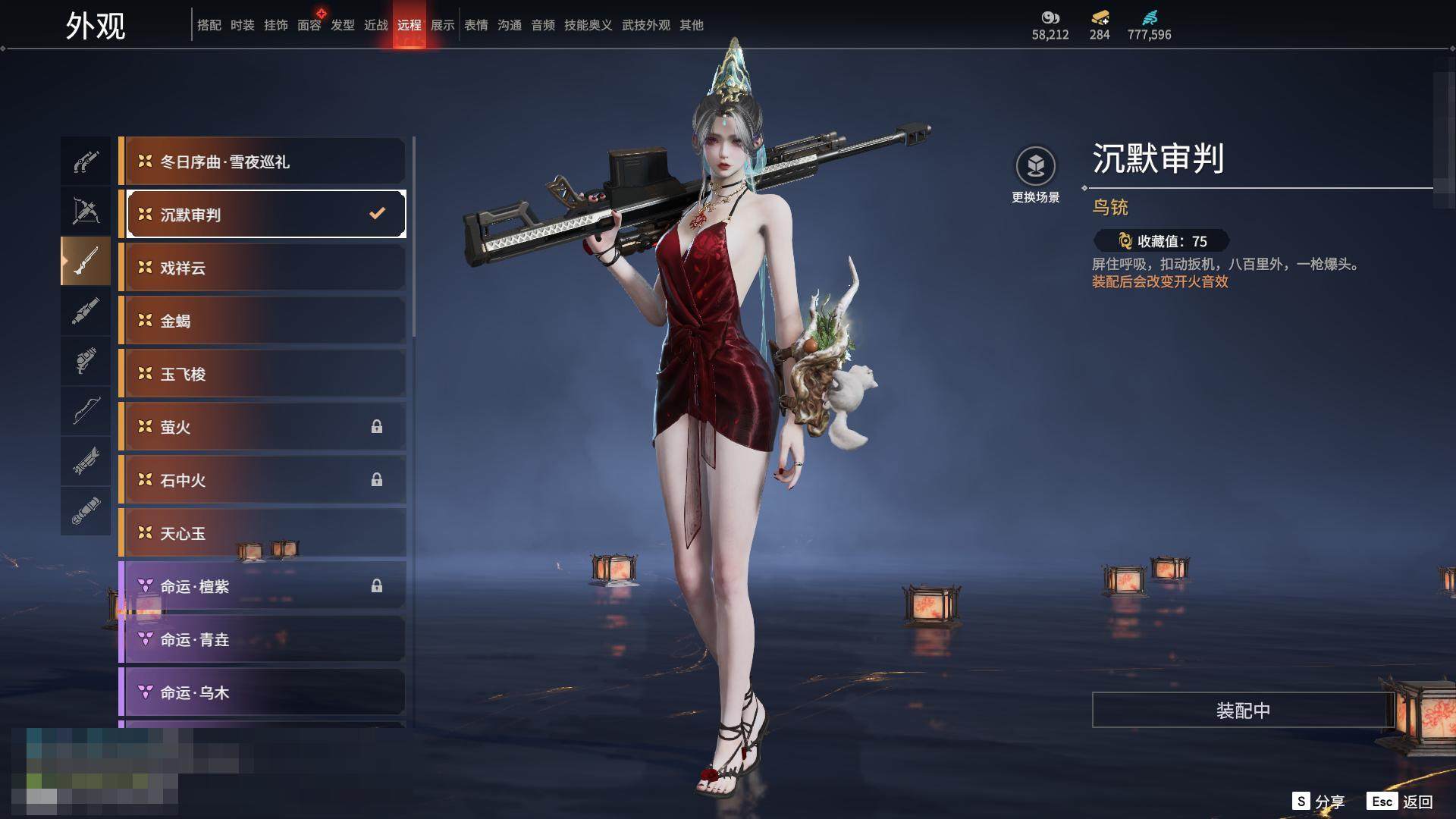This screenshot has height=819, width=1456.
Task: Show the 技能奥义 tab
Action: coord(588,25)
